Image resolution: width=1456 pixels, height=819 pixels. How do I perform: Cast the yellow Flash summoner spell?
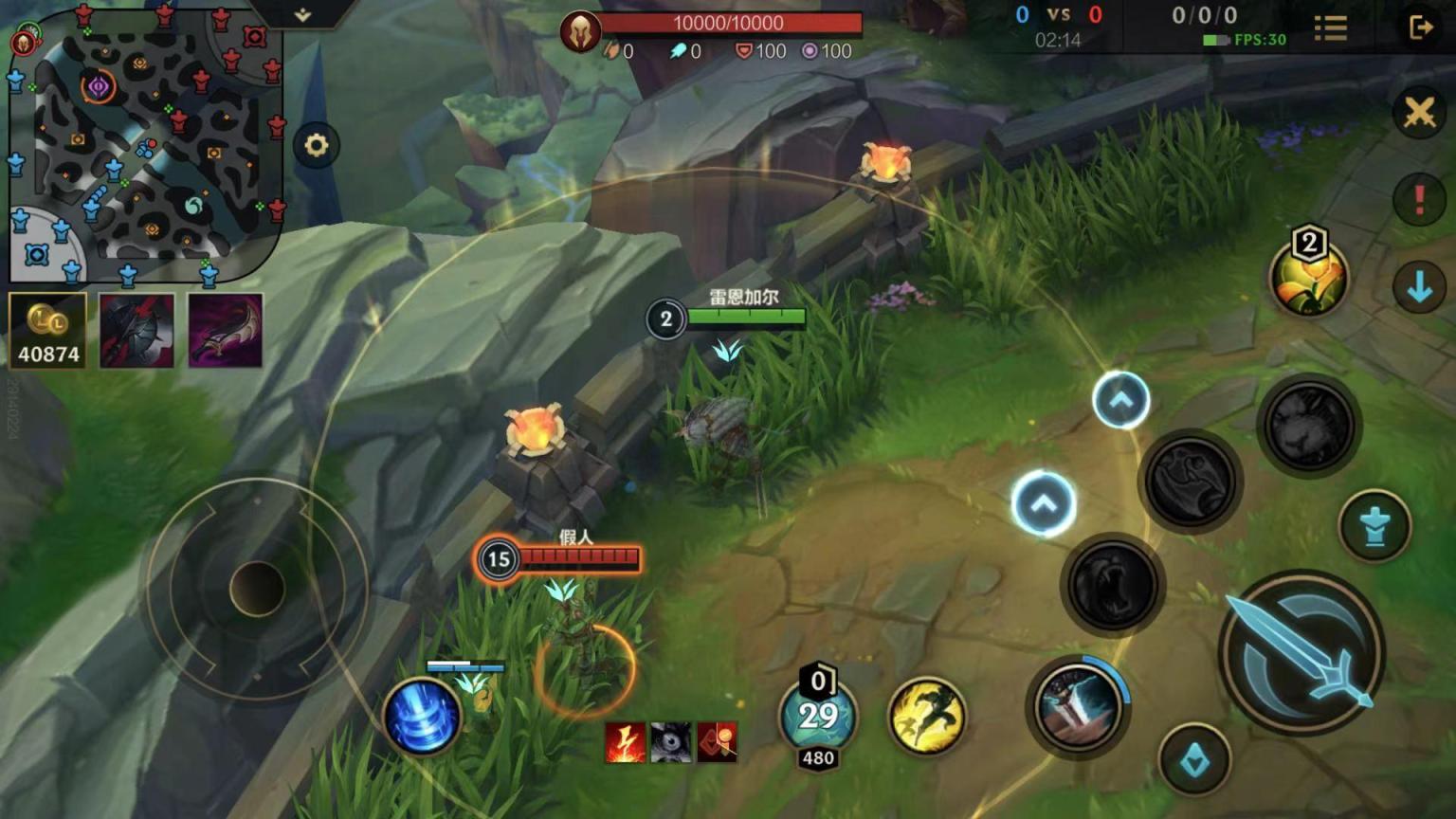tap(927, 716)
